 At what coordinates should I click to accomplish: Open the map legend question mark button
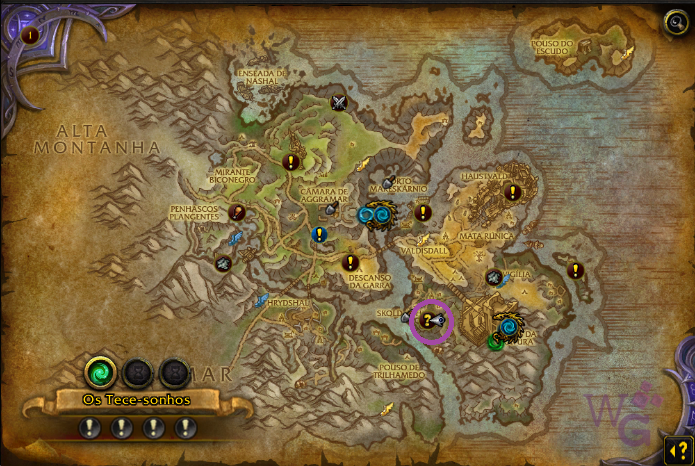[x=677, y=448]
